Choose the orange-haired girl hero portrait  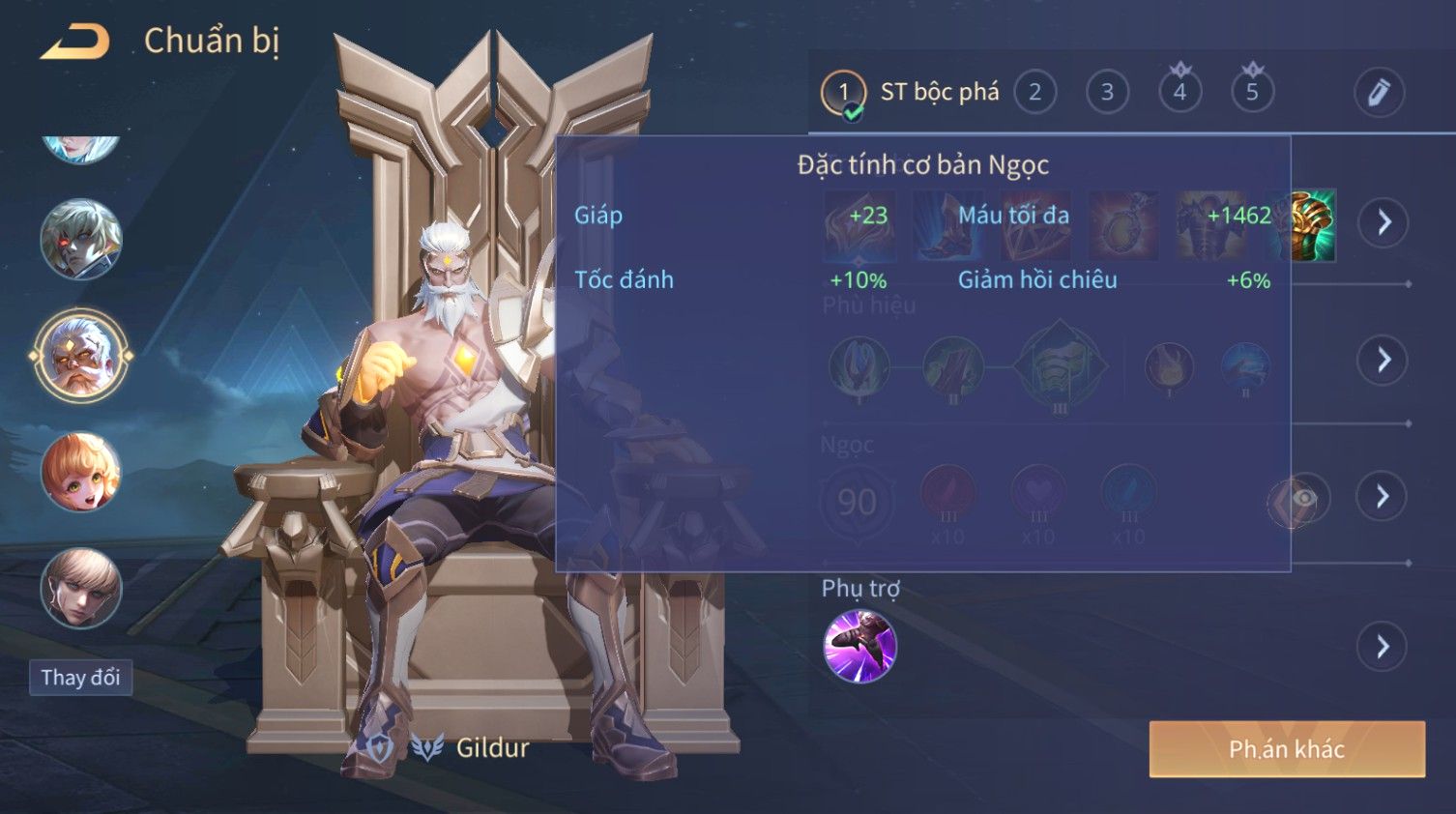pyautogui.click(x=80, y=472)
